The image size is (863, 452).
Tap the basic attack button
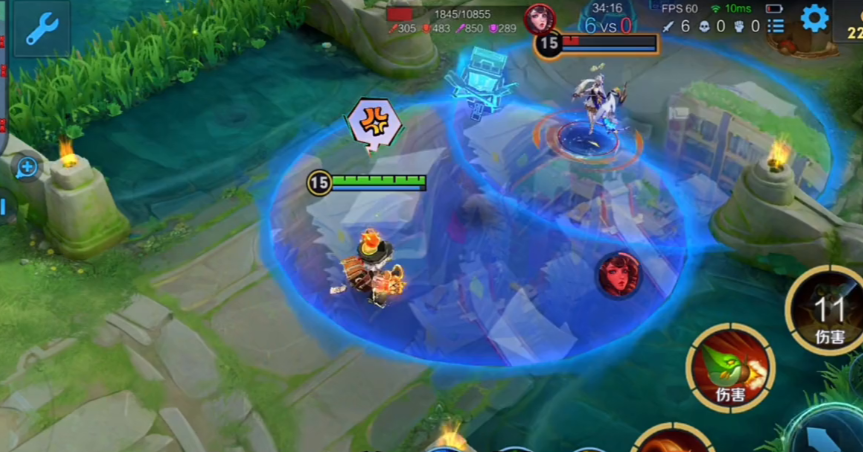(x=830, y=435)
